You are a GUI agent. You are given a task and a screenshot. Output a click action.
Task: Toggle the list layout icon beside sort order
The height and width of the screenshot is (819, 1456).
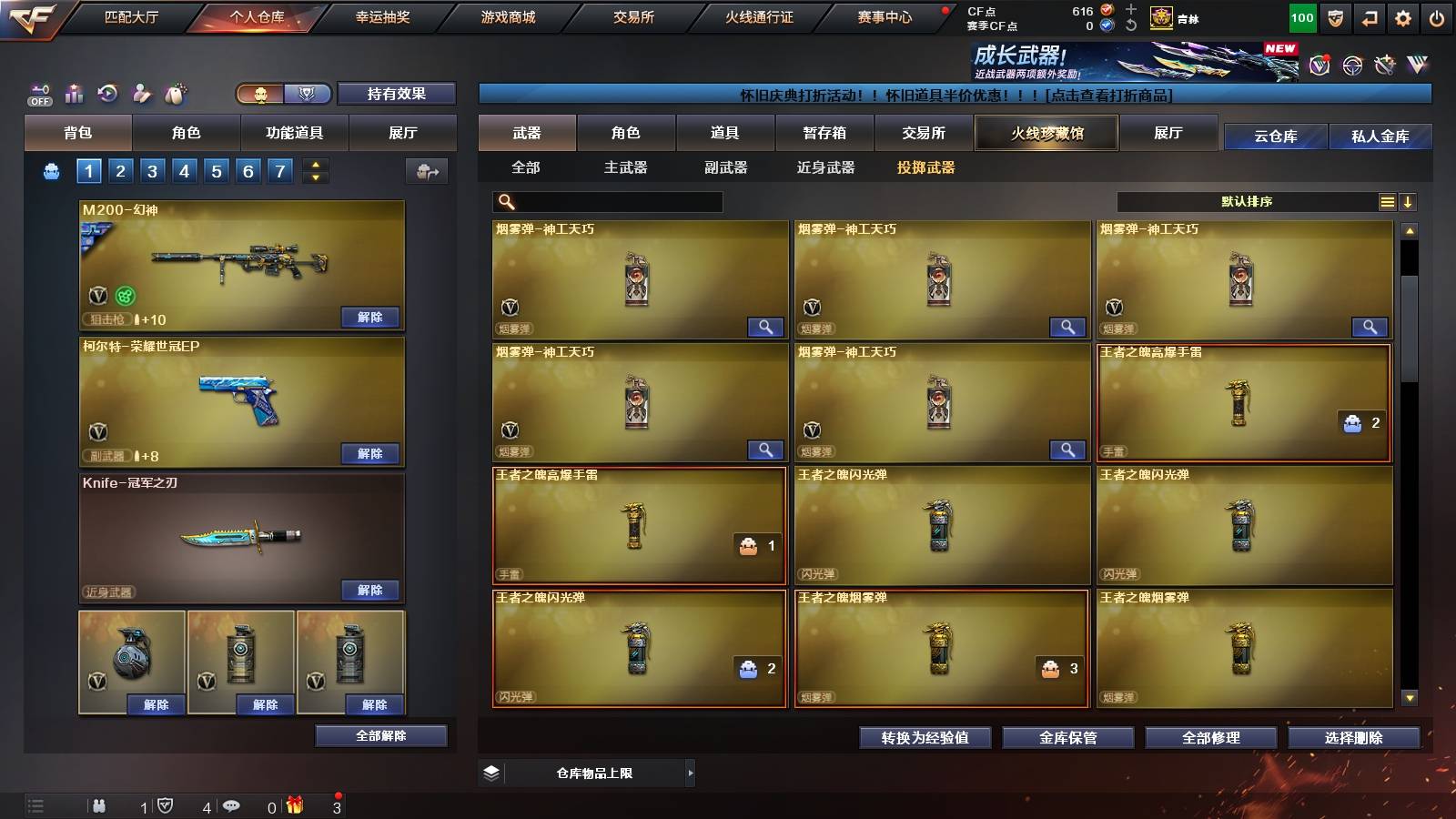[x=1387, y=201]
